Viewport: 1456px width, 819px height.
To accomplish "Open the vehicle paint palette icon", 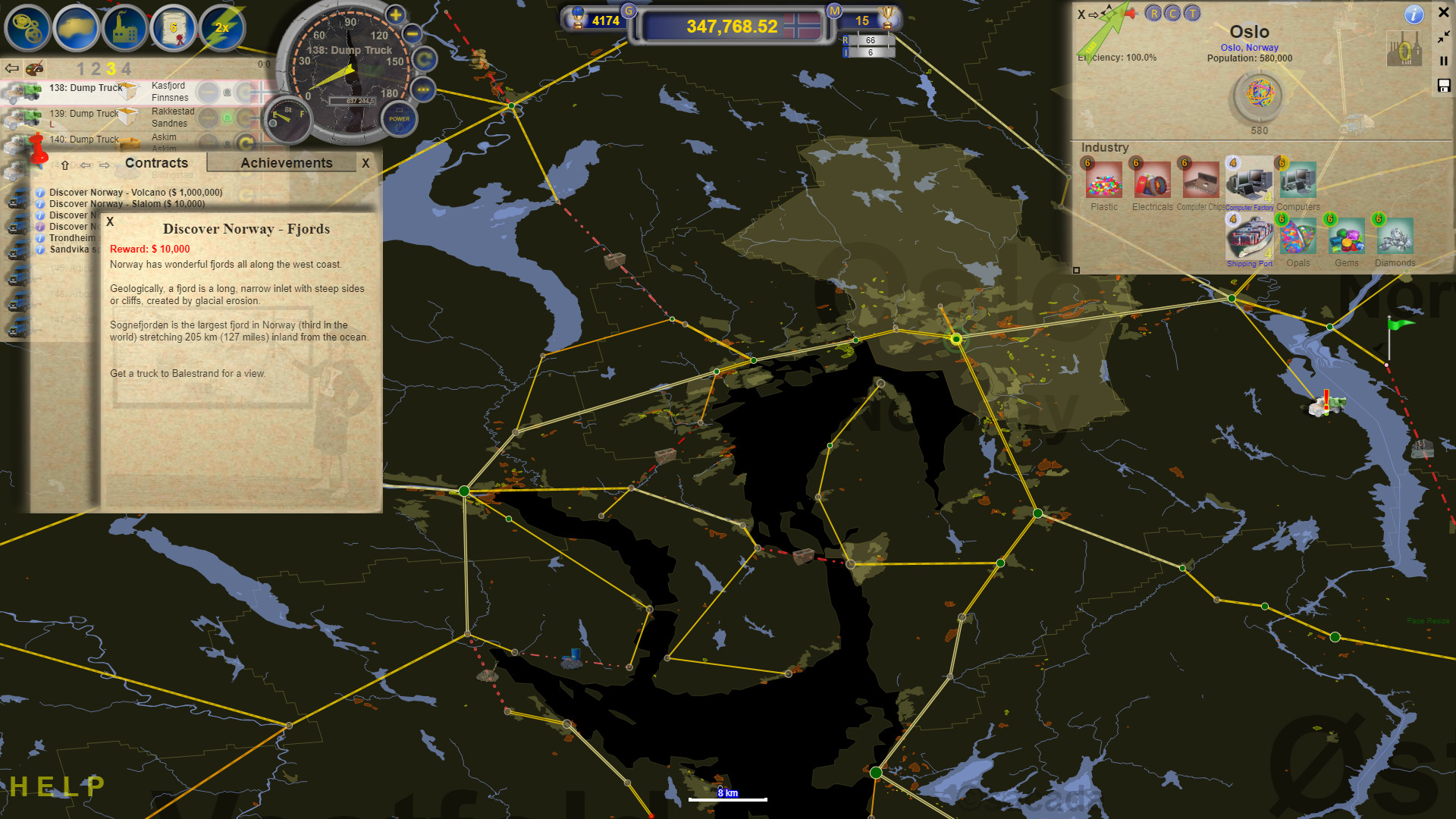I will click(36, 69).
